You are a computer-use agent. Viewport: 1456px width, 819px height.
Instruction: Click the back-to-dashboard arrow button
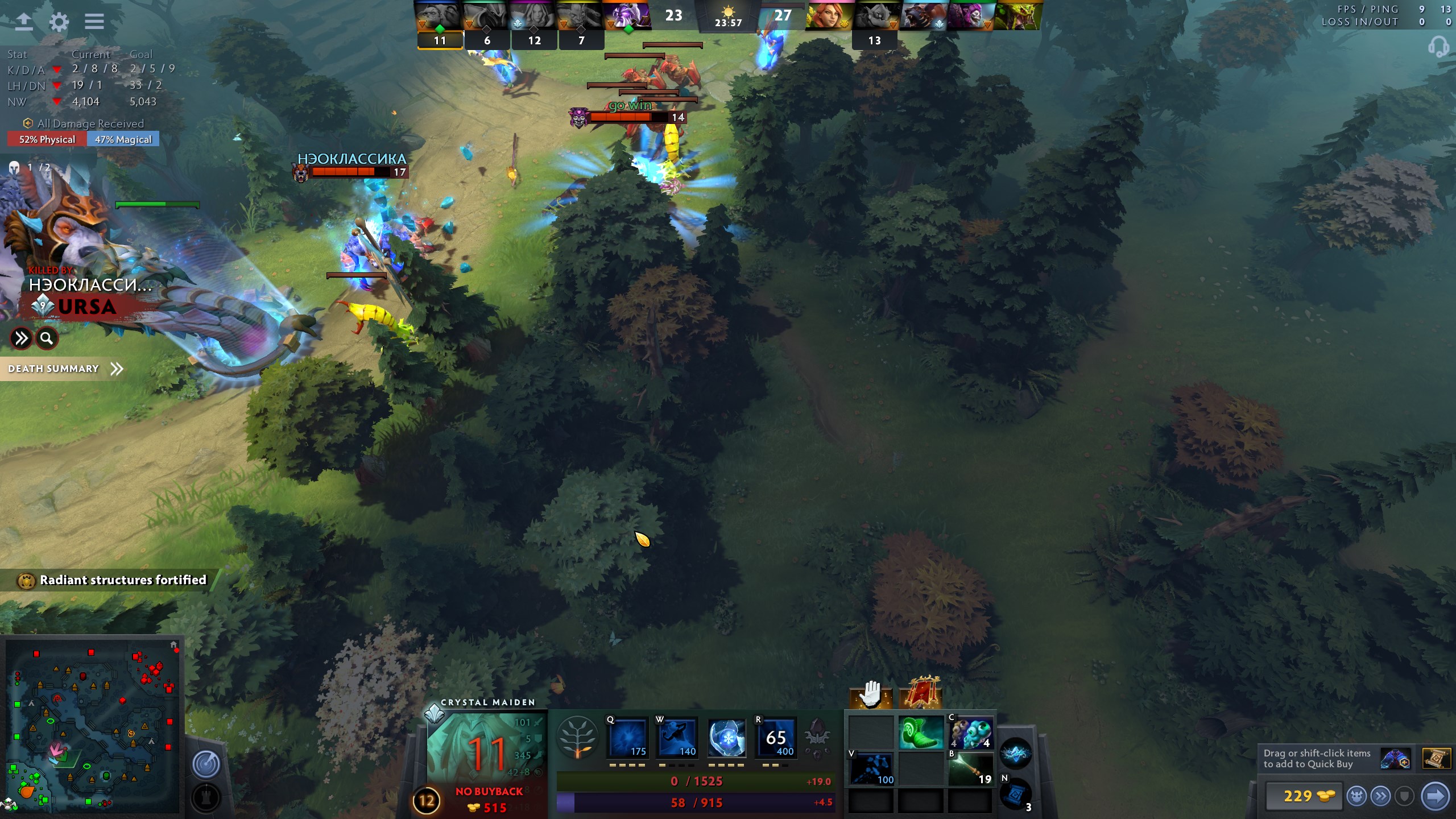23,22
